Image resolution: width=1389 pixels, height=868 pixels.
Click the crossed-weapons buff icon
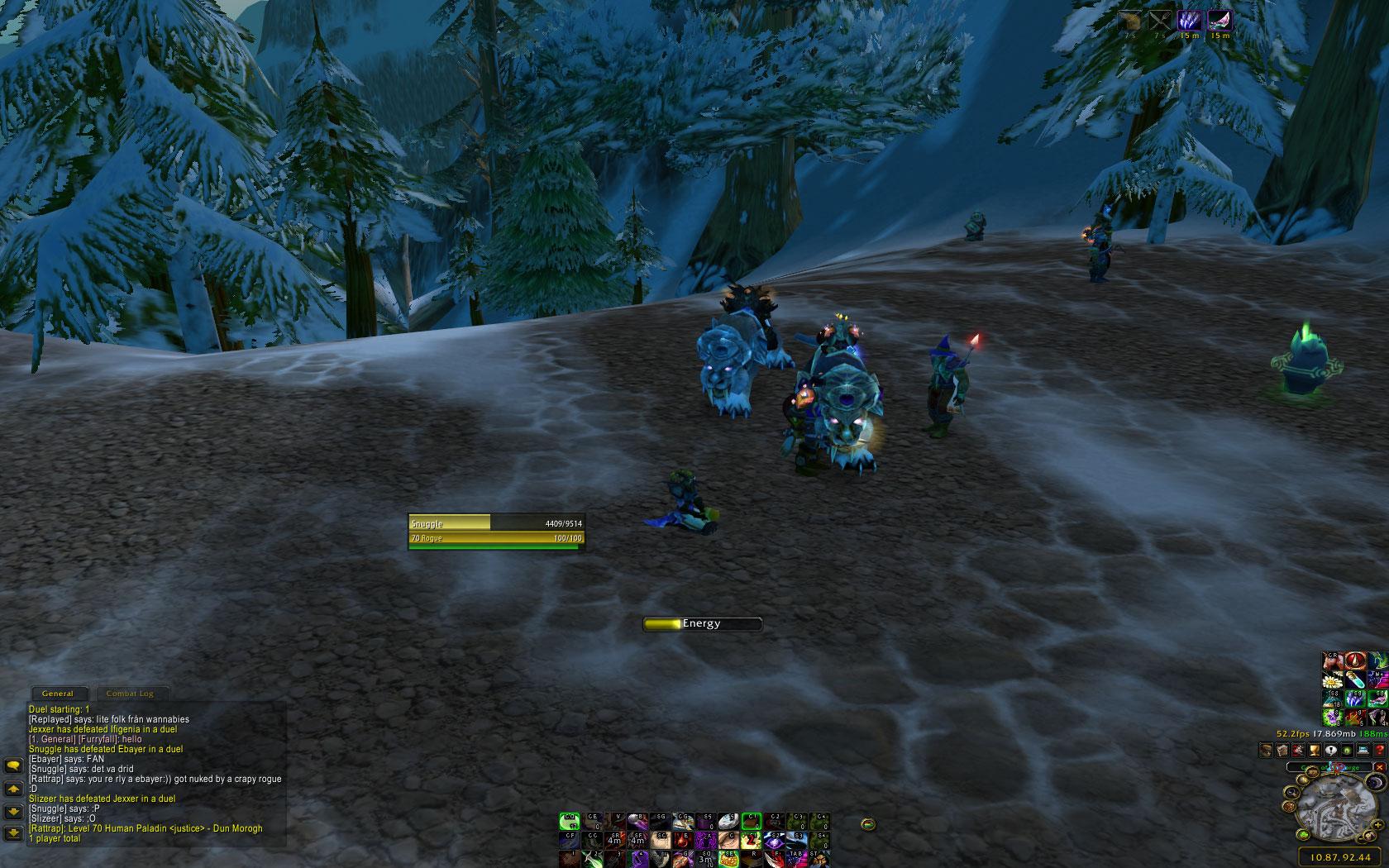[x=1160, y=21]
